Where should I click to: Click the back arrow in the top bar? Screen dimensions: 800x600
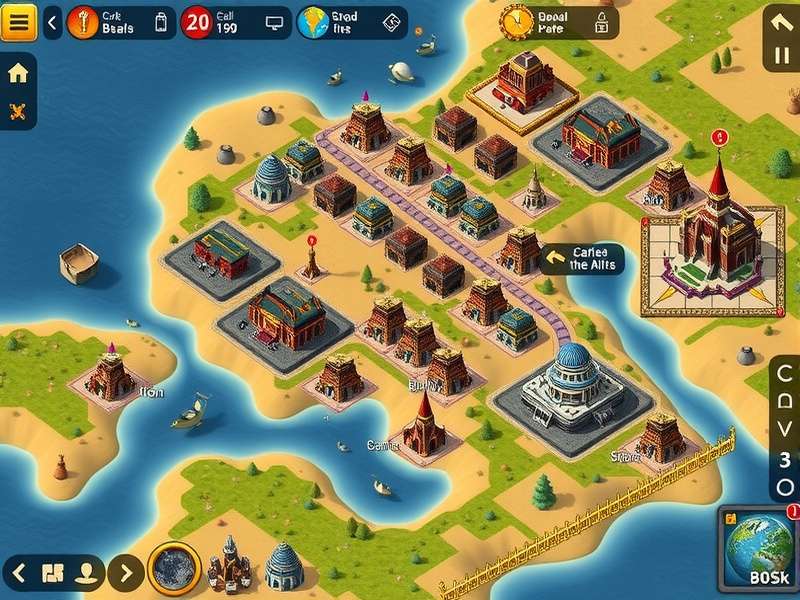[x=53, y=20]
